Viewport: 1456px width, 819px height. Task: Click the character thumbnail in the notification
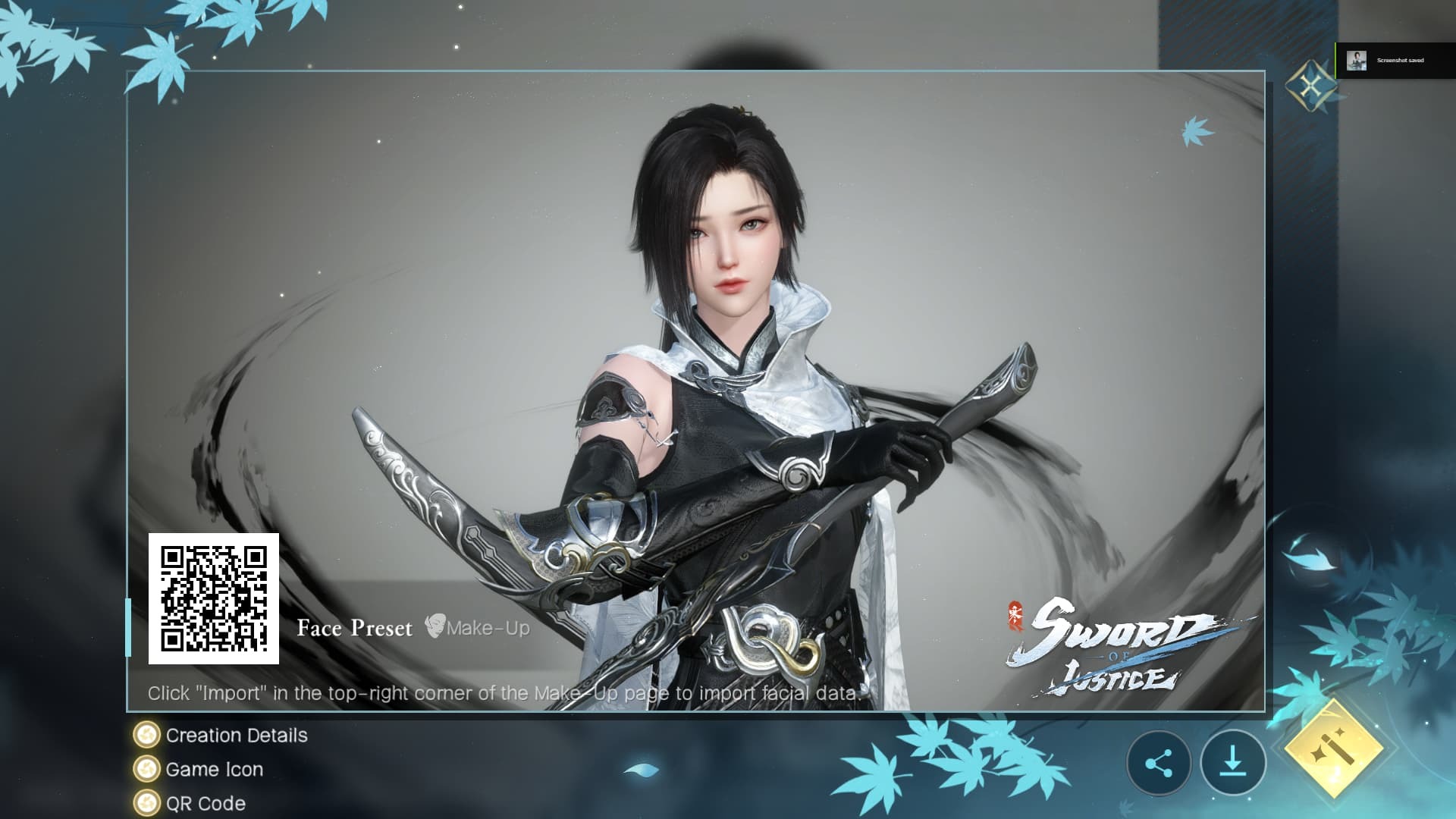[1357, 60]
